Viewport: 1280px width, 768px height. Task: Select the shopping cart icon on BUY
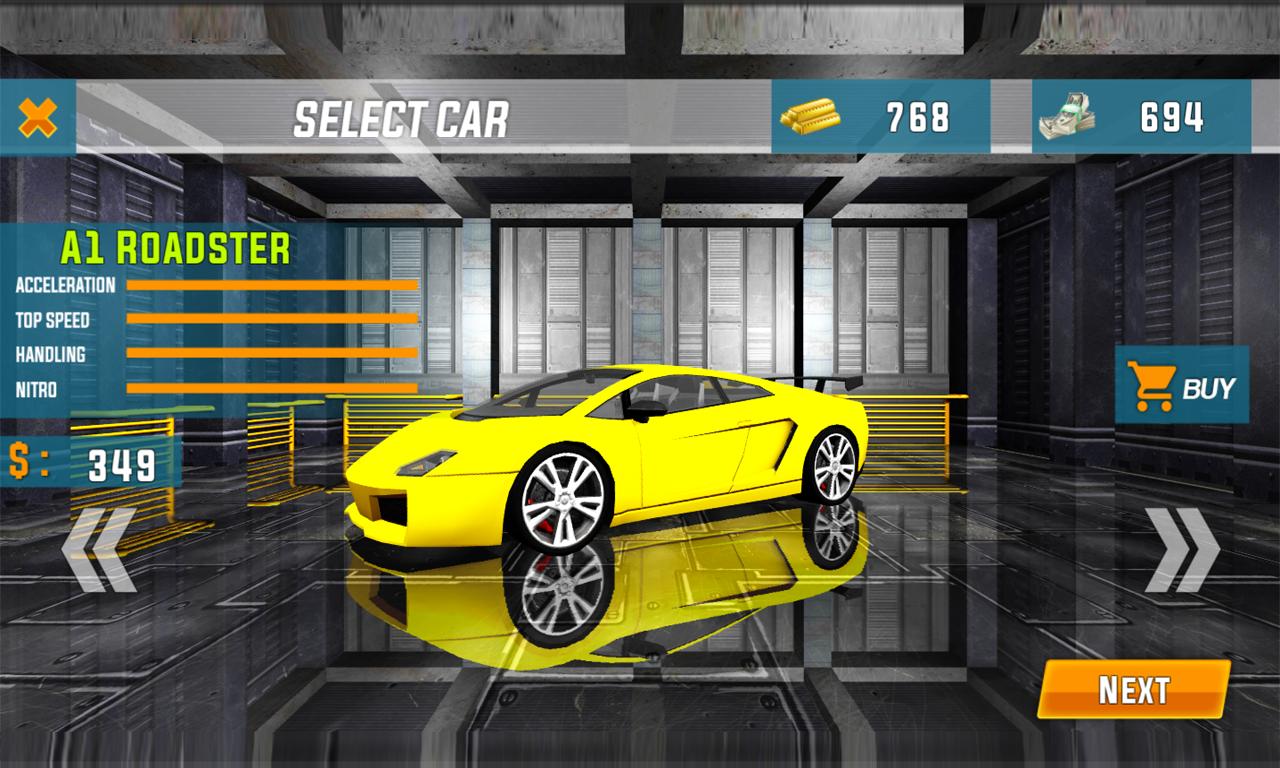1152,385
